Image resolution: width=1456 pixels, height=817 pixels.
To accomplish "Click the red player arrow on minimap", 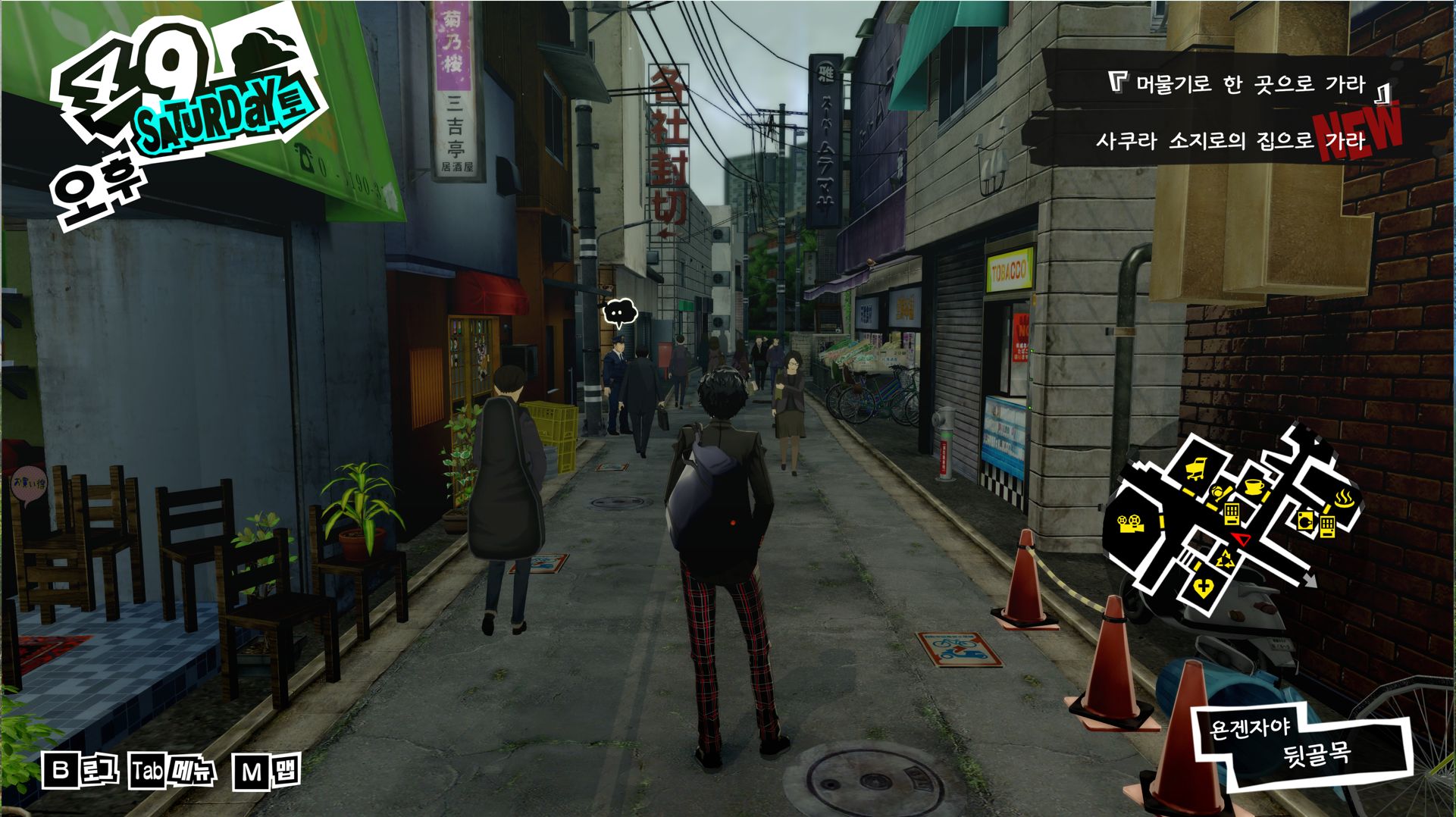I will 1241,539.
